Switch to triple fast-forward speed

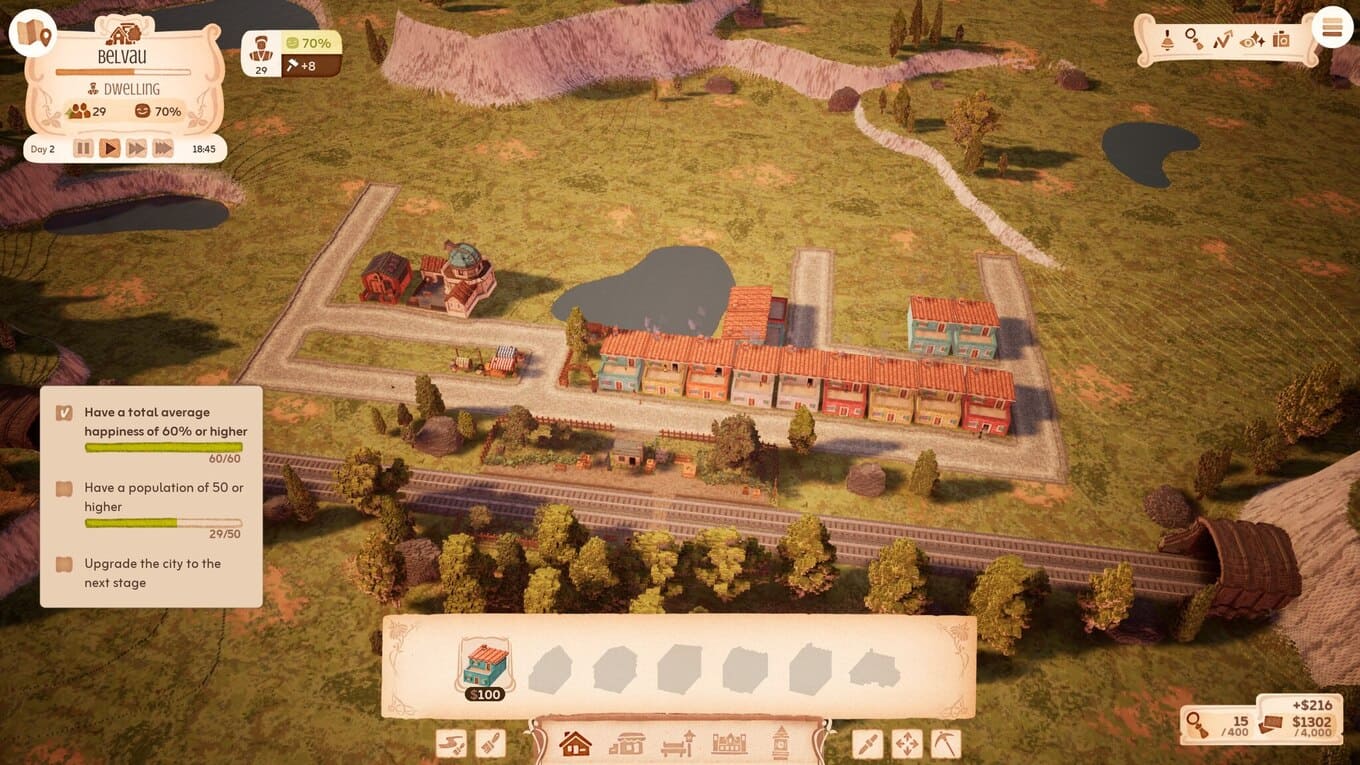pos(163,149)
